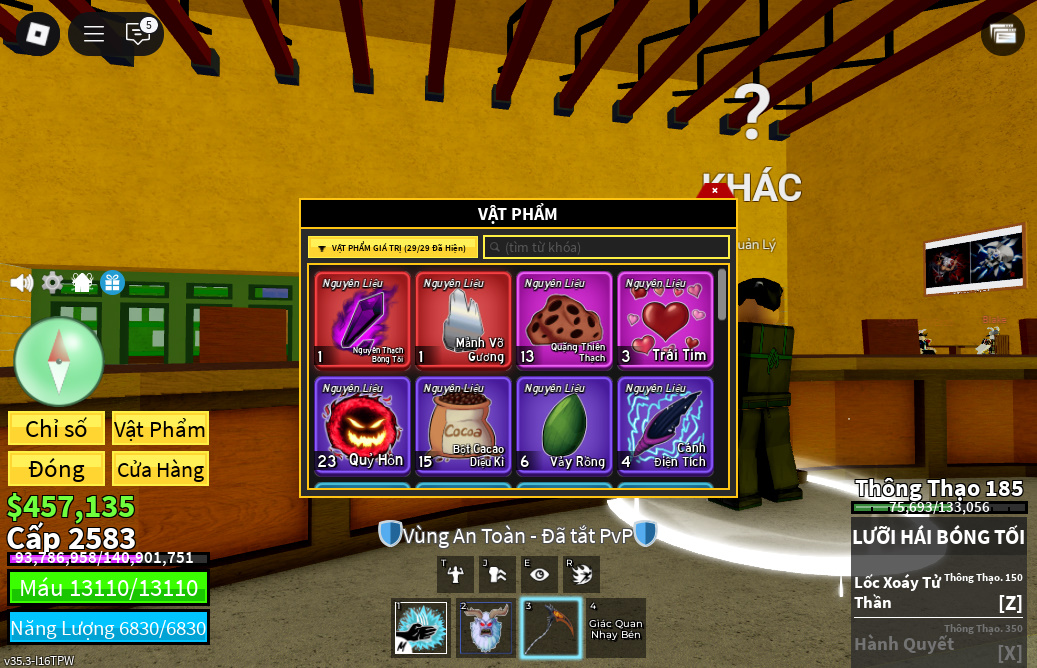Open the Cửa Hàng shop

[160, 469]
